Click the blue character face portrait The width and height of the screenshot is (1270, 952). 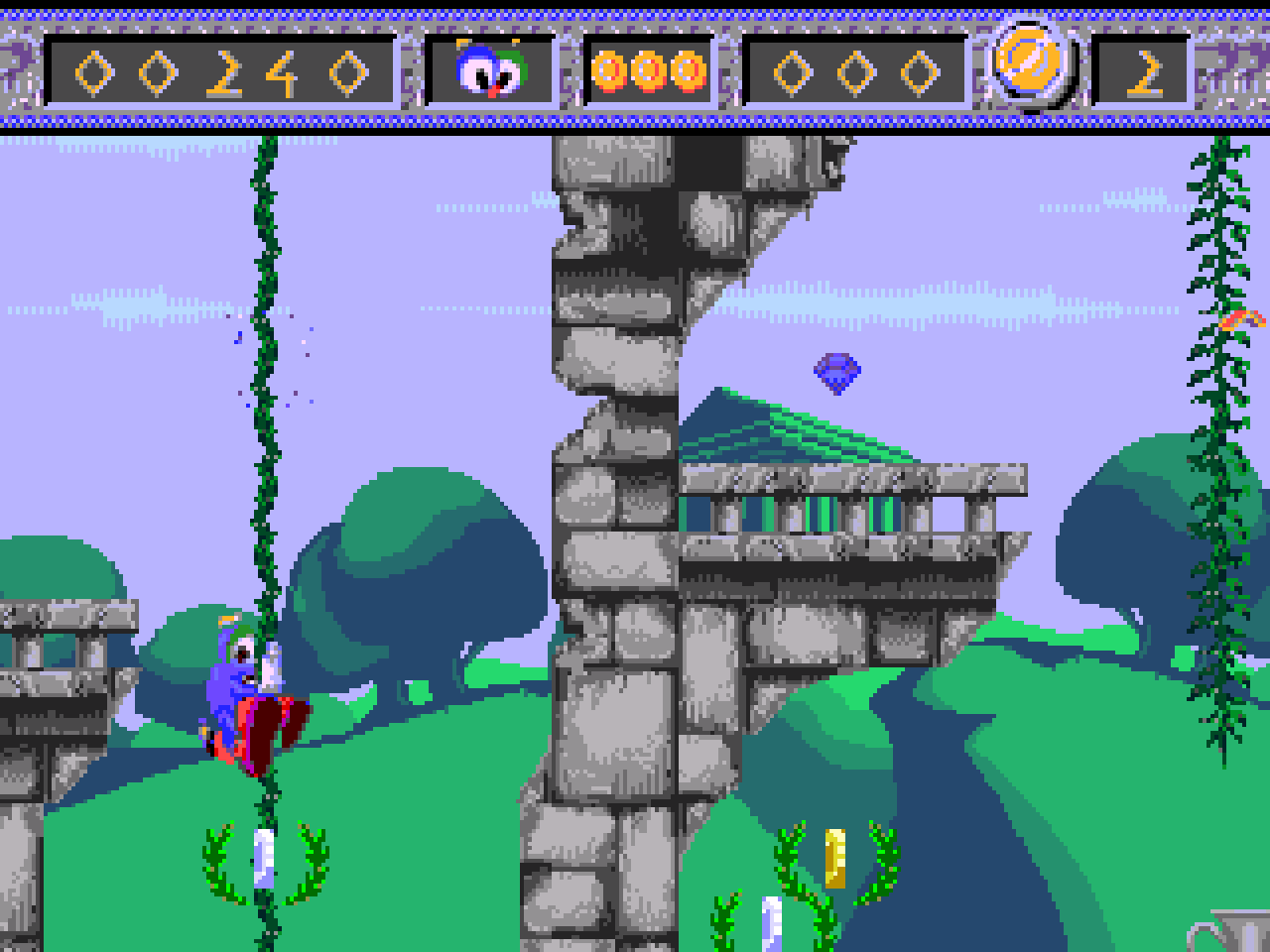[x=489, y=71]
